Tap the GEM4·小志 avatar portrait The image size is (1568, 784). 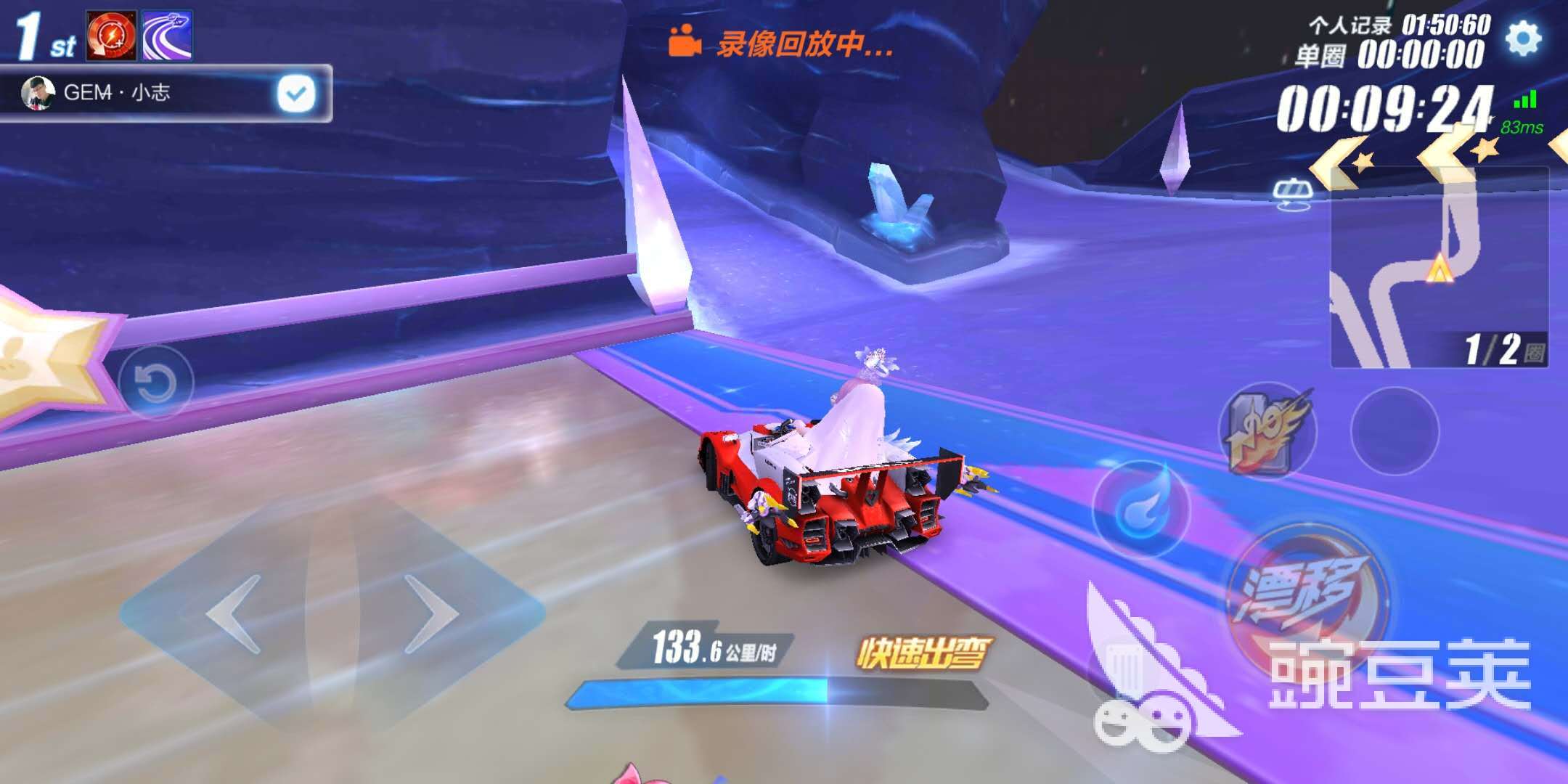tap(38, 93)
